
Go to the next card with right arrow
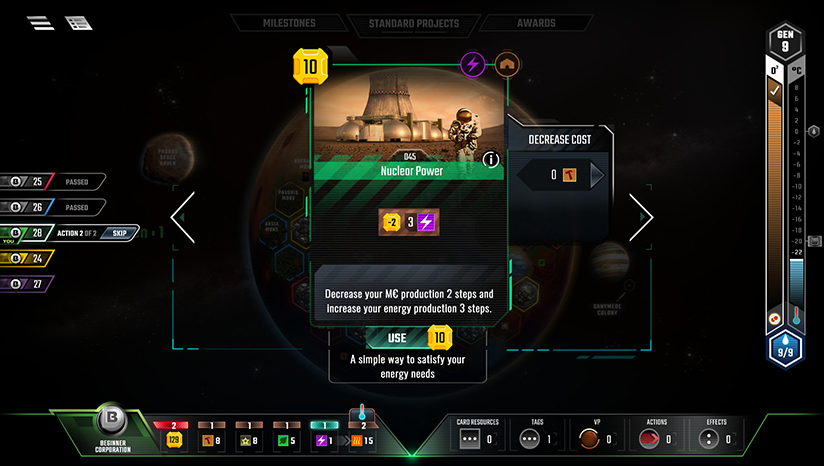640,217
